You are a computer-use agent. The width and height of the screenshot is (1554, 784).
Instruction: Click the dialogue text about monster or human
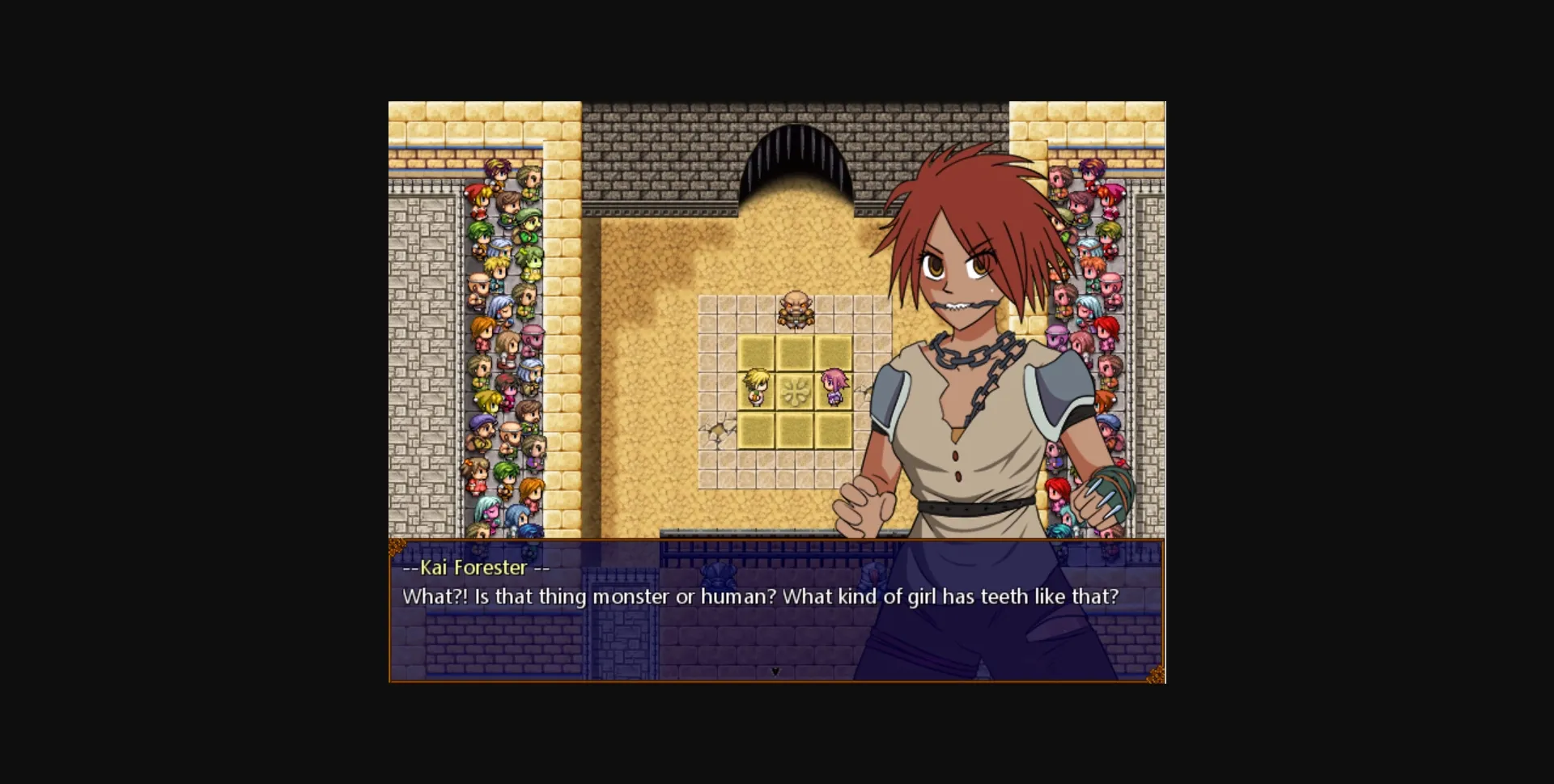tap(759, 596)
